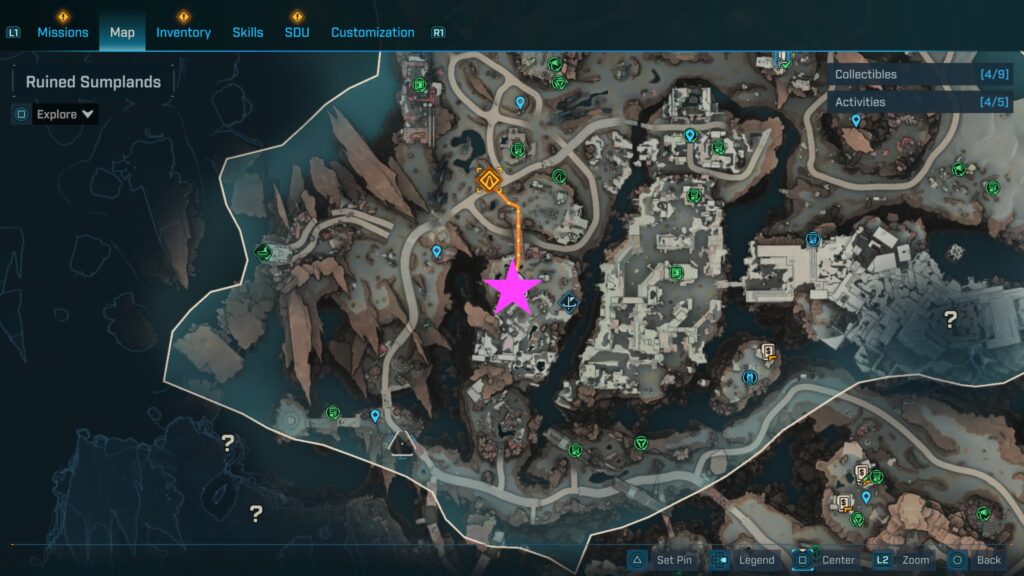Open the Inventory tab

[x=183, y=32]
